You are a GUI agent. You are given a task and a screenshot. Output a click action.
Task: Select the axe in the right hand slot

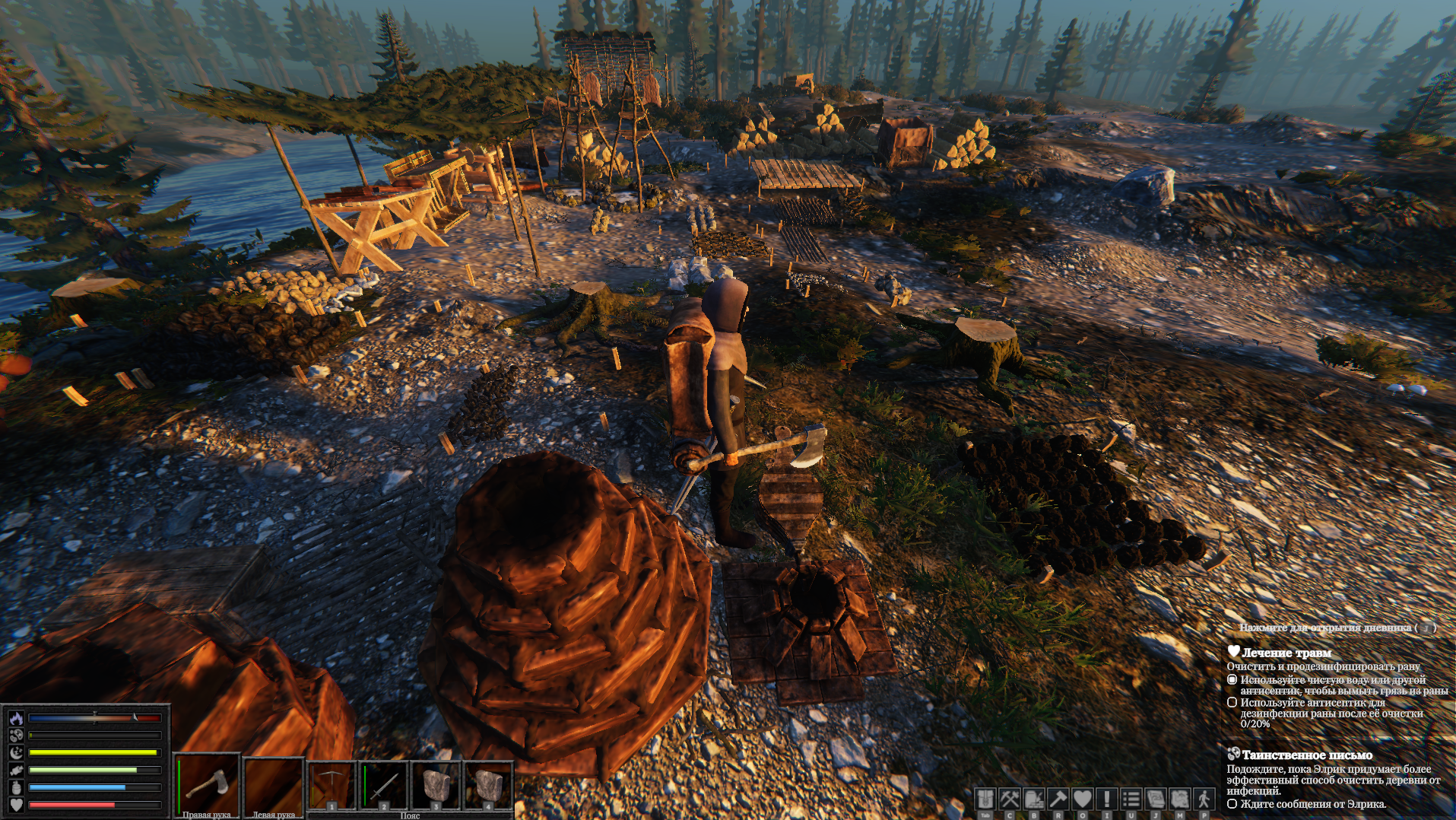tap(207, 784)
